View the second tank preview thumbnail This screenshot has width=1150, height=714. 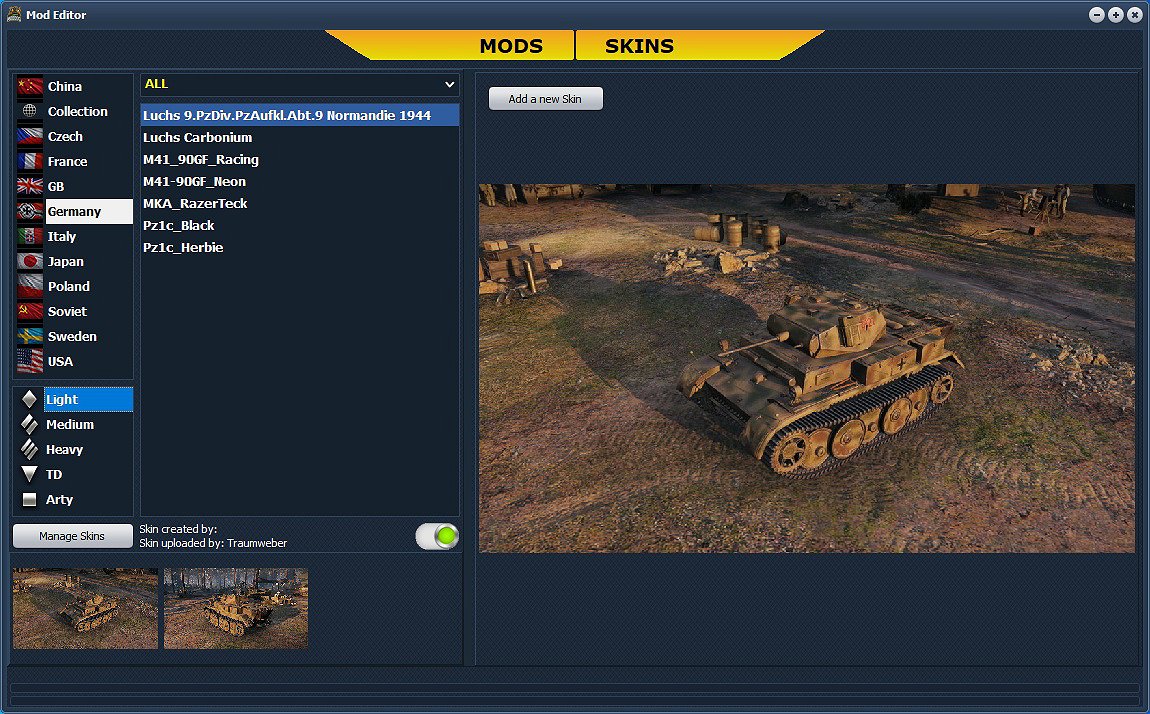pyautogui.click(x=236, y=609)
